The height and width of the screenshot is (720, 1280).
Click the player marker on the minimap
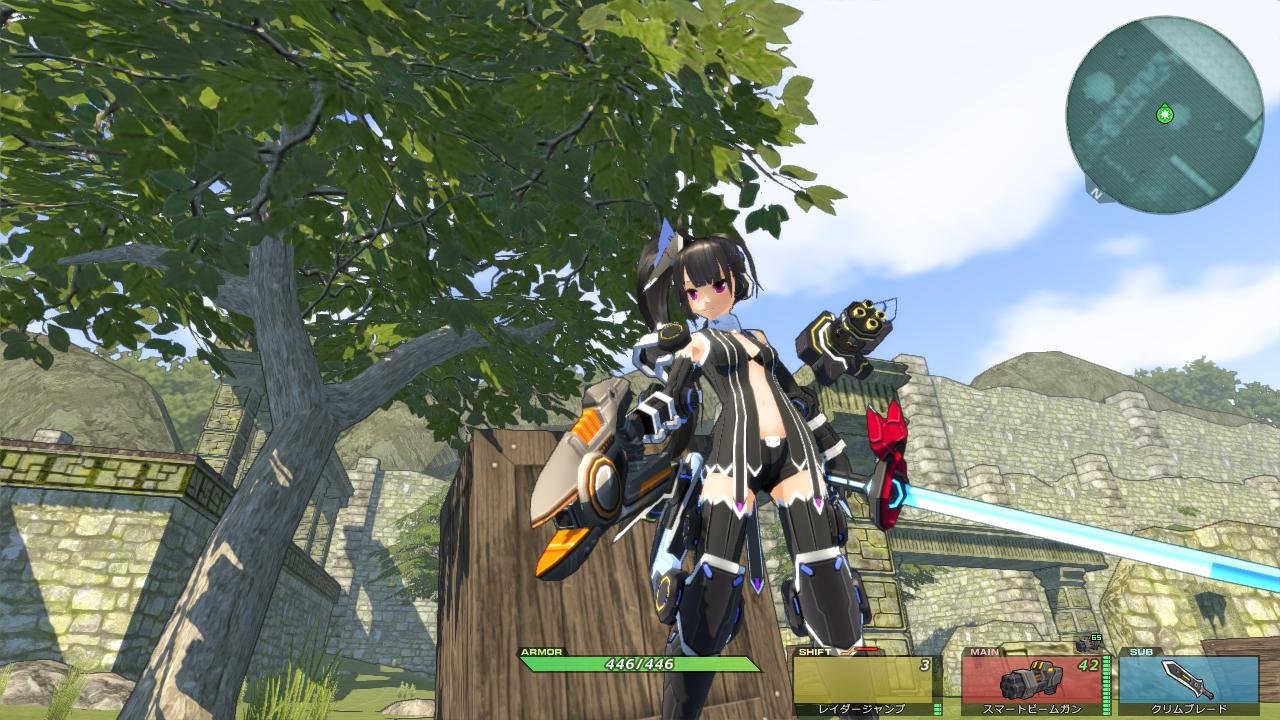click(1164, 114)
